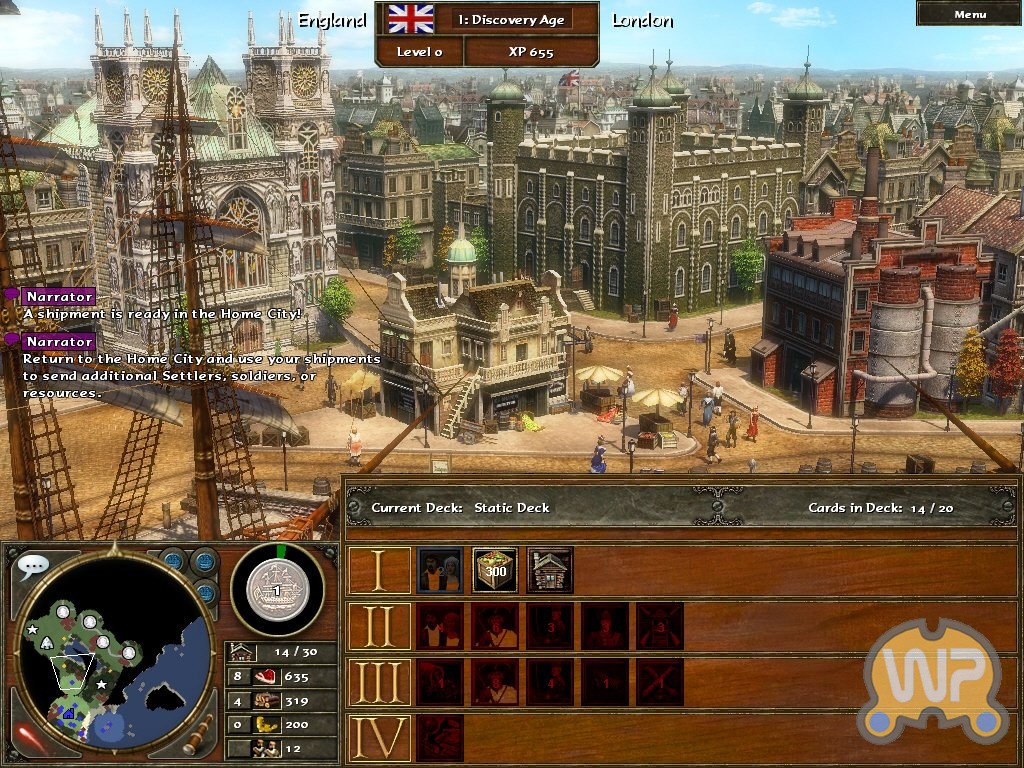This screenshot has height=768, width=1024.
Task: Choose the 300 food crate card
Action: (495, 570)
